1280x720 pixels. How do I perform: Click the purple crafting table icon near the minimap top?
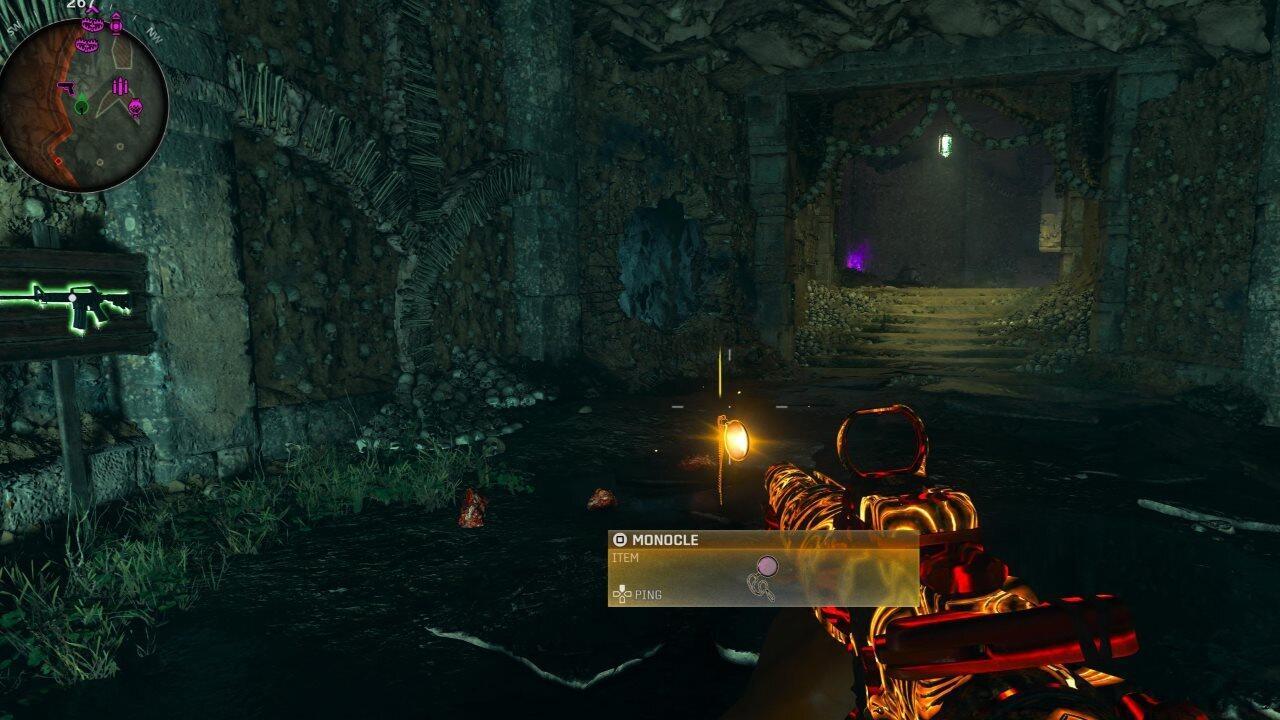[116, 25]
